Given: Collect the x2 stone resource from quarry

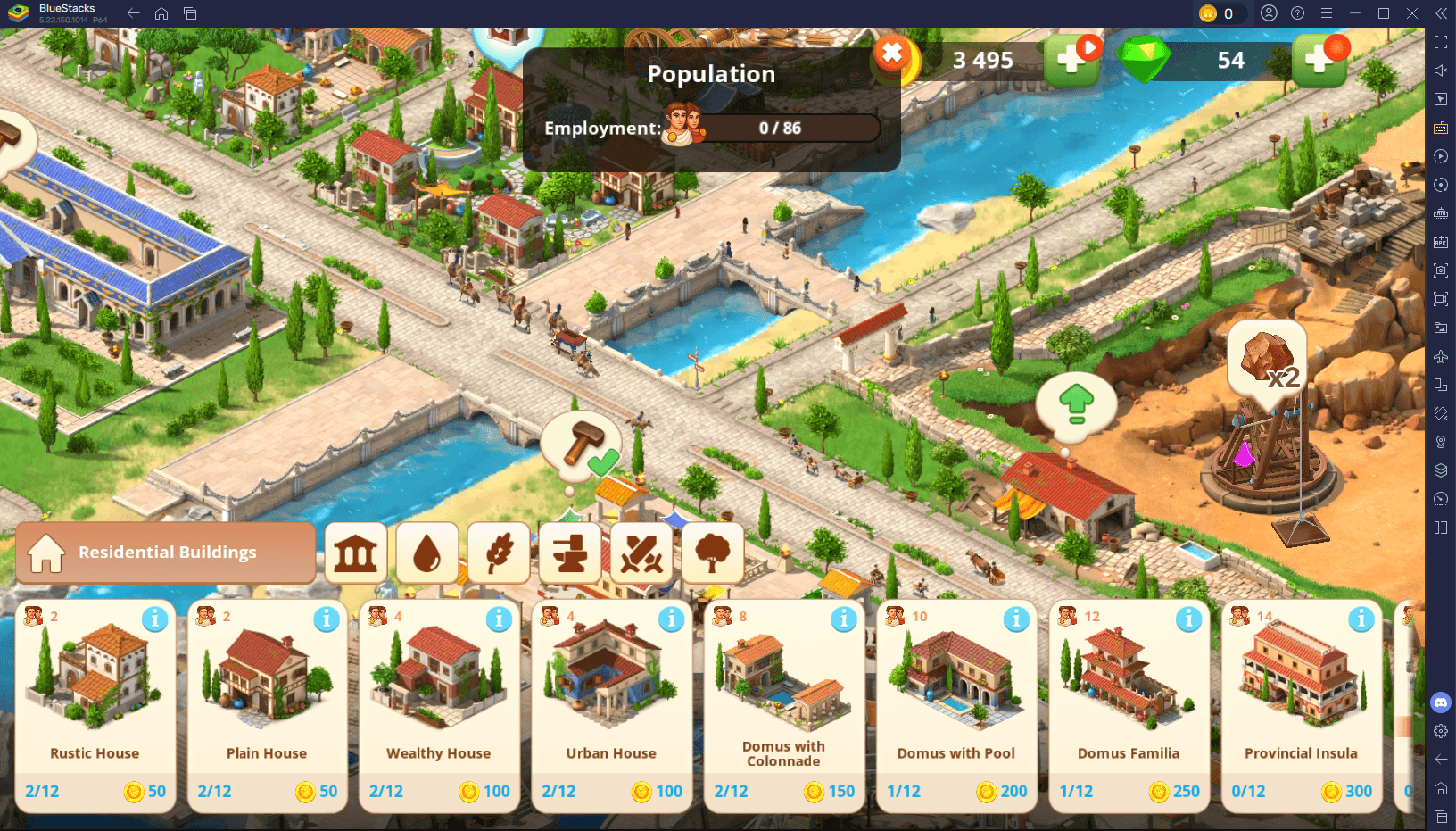Looking at the screenshot, I should click(1268, 357).
